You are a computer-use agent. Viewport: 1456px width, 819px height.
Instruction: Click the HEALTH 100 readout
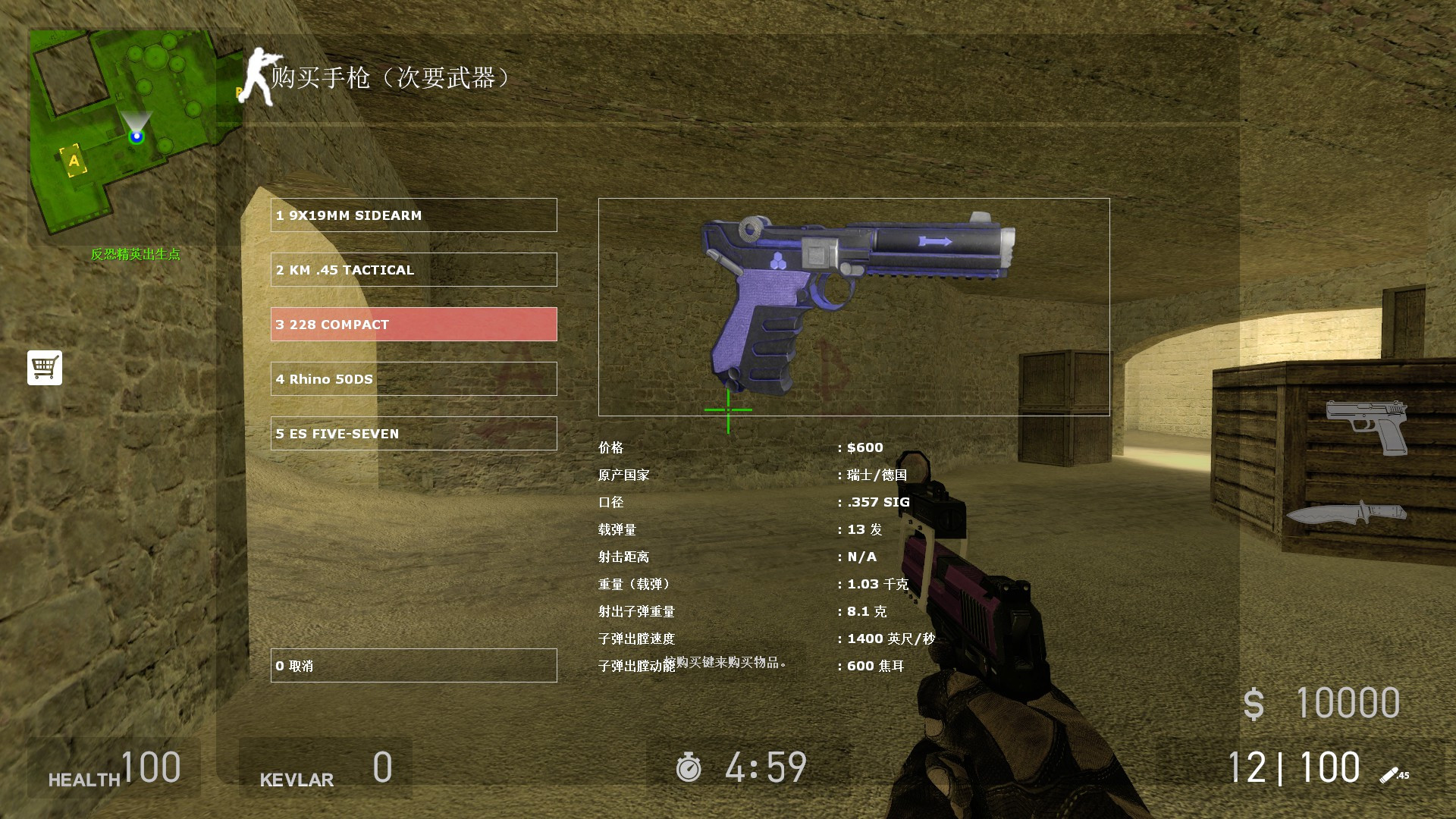coord(114,767)
